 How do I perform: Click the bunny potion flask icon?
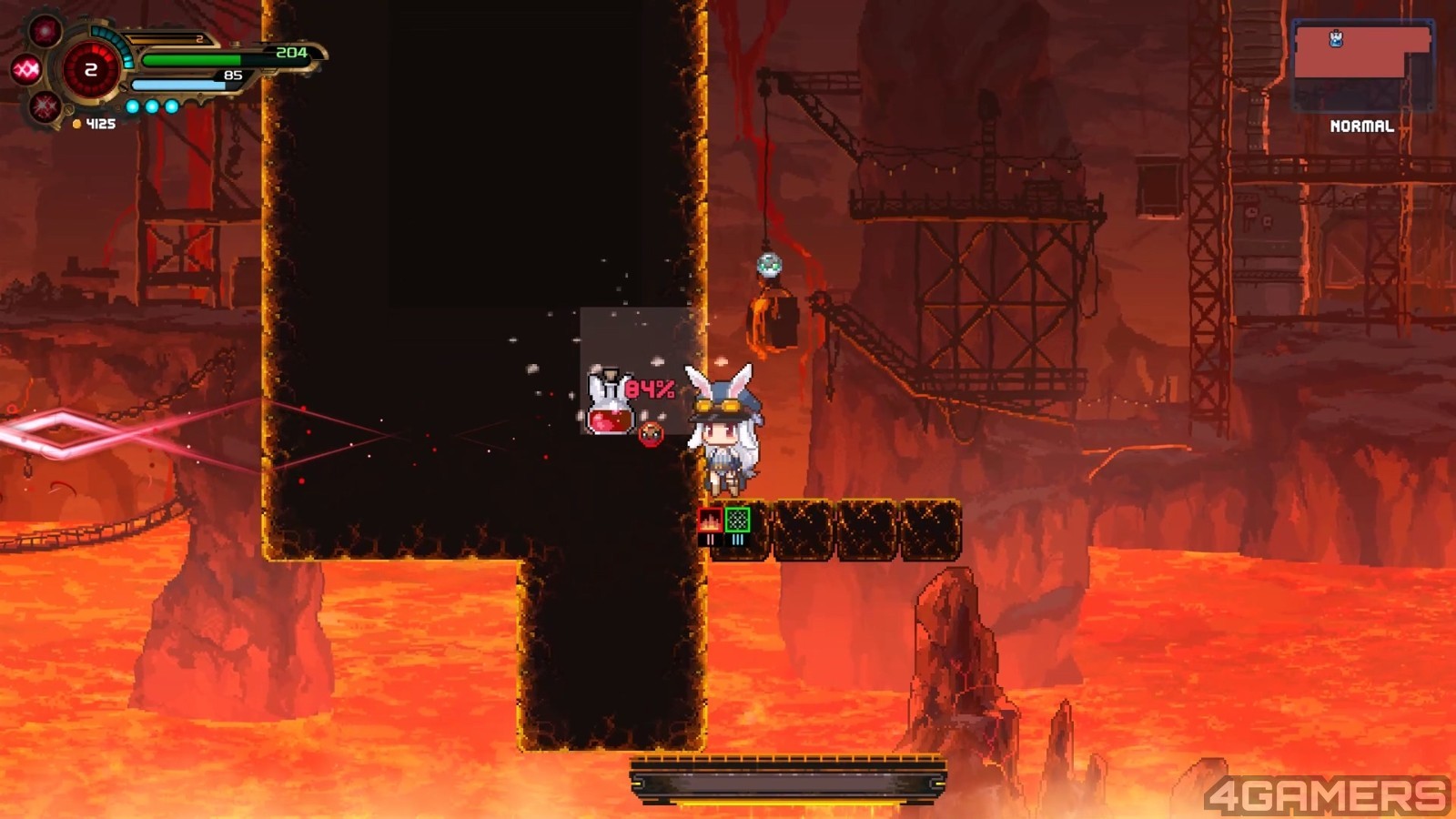(x=609, y=404)
